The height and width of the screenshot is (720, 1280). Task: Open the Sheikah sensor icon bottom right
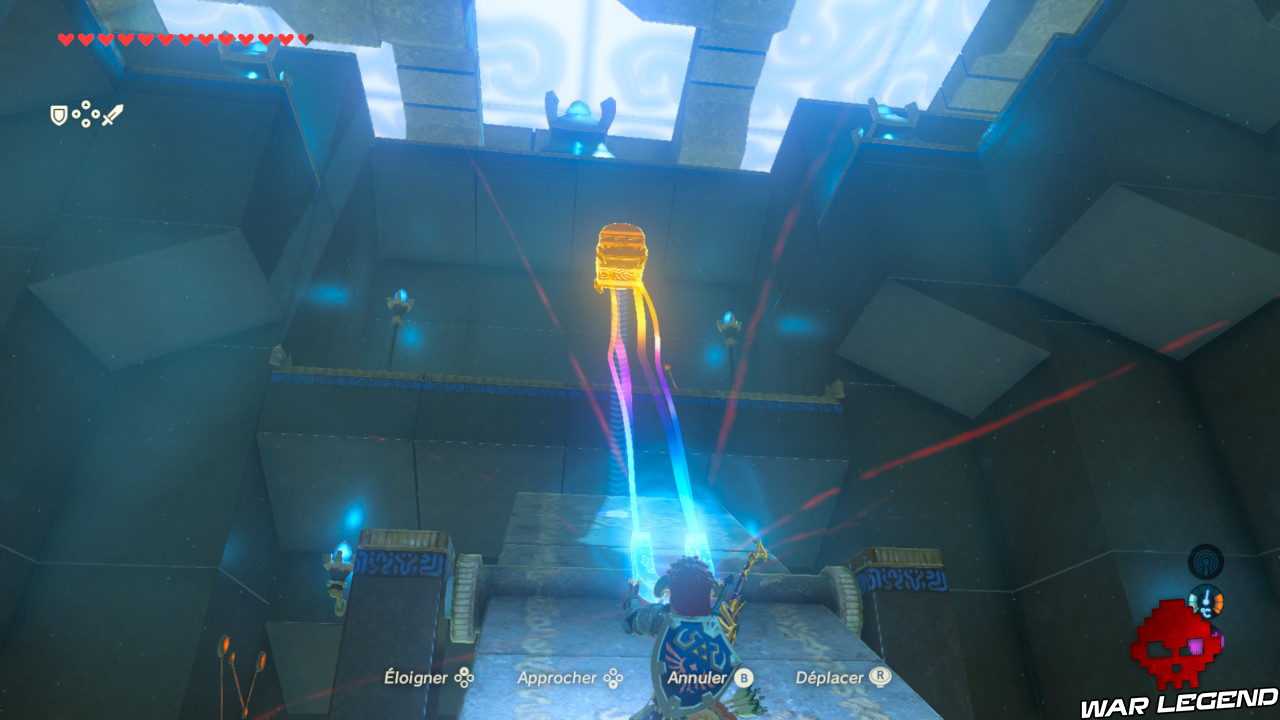pos(1205,561)
